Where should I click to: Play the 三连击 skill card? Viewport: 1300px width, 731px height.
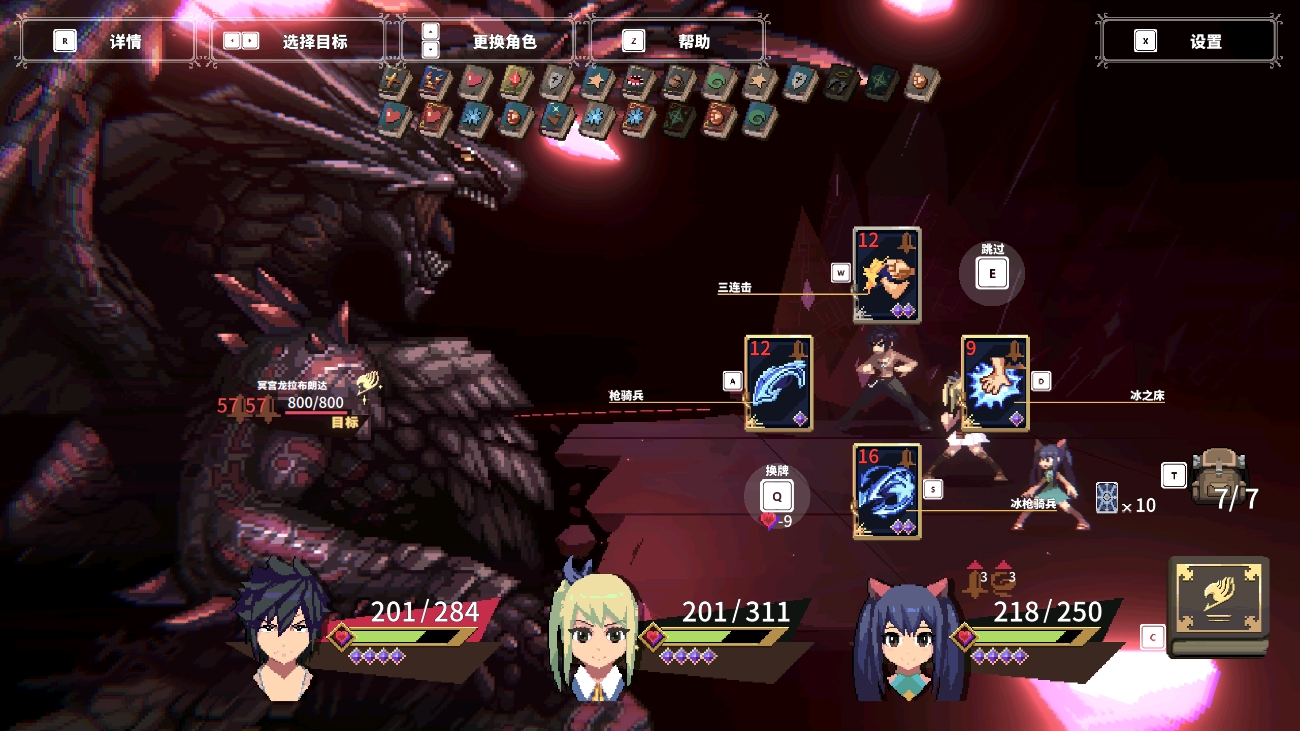[886, 275]
